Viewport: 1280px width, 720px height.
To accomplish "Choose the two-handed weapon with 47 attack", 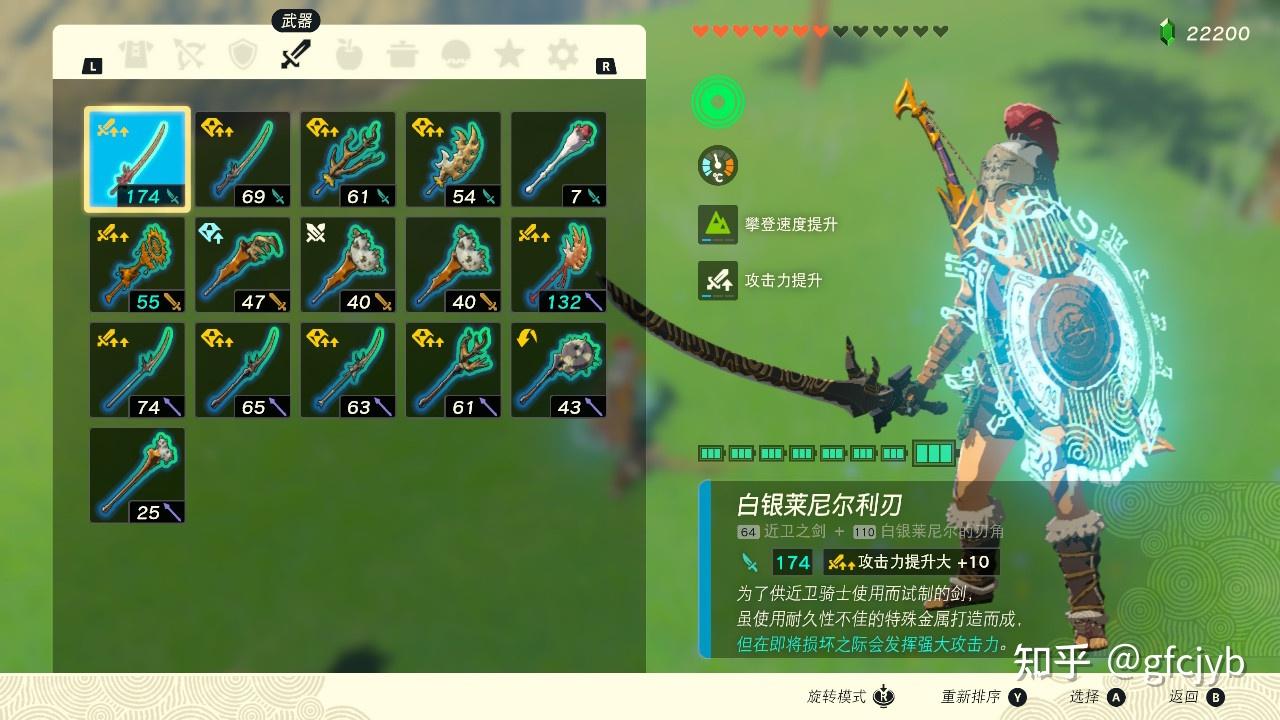I will pos(243,265).
